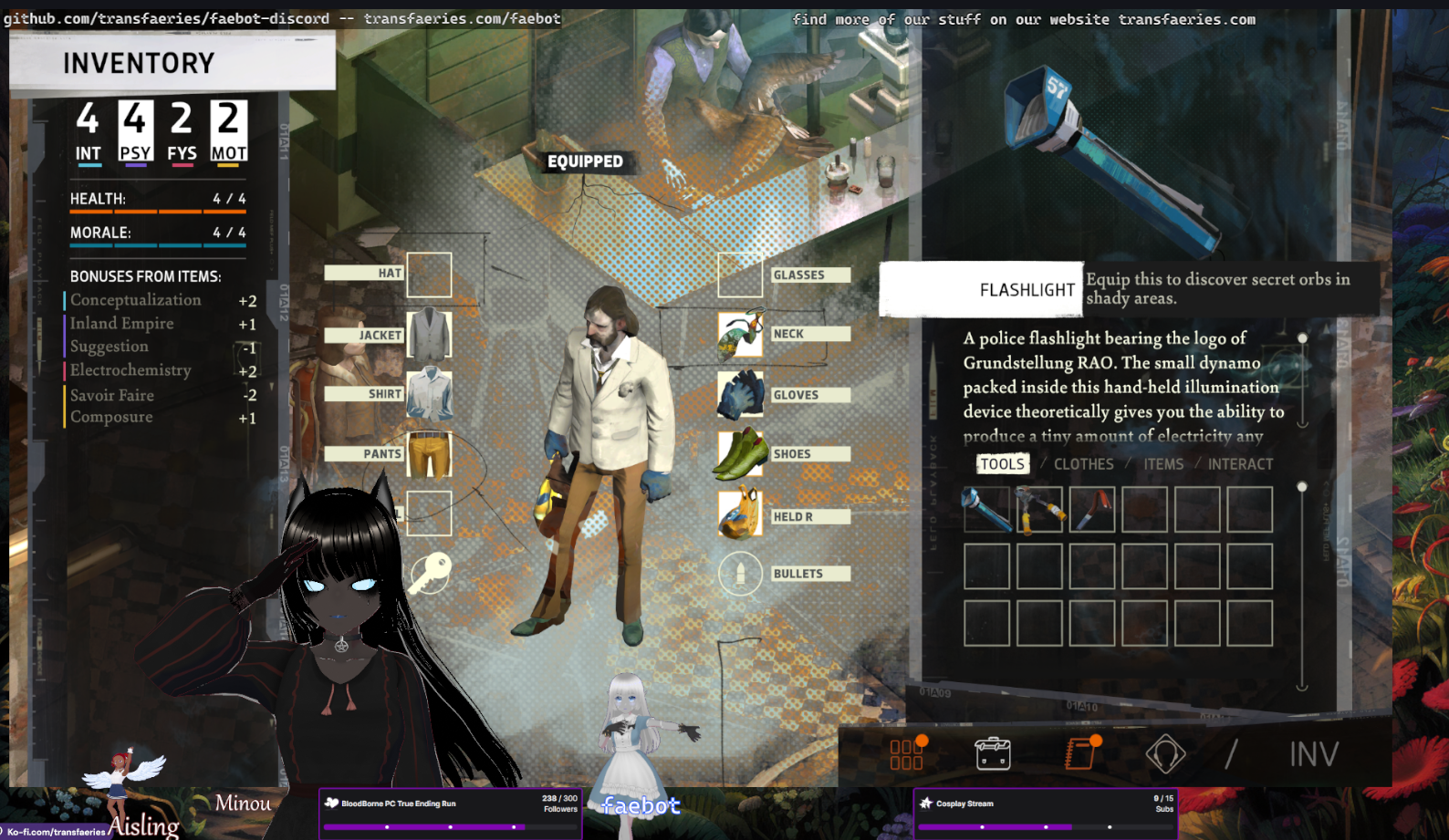Select the yellow pants equipment slot
The image size is (1449, 840).
coord(429,453)
